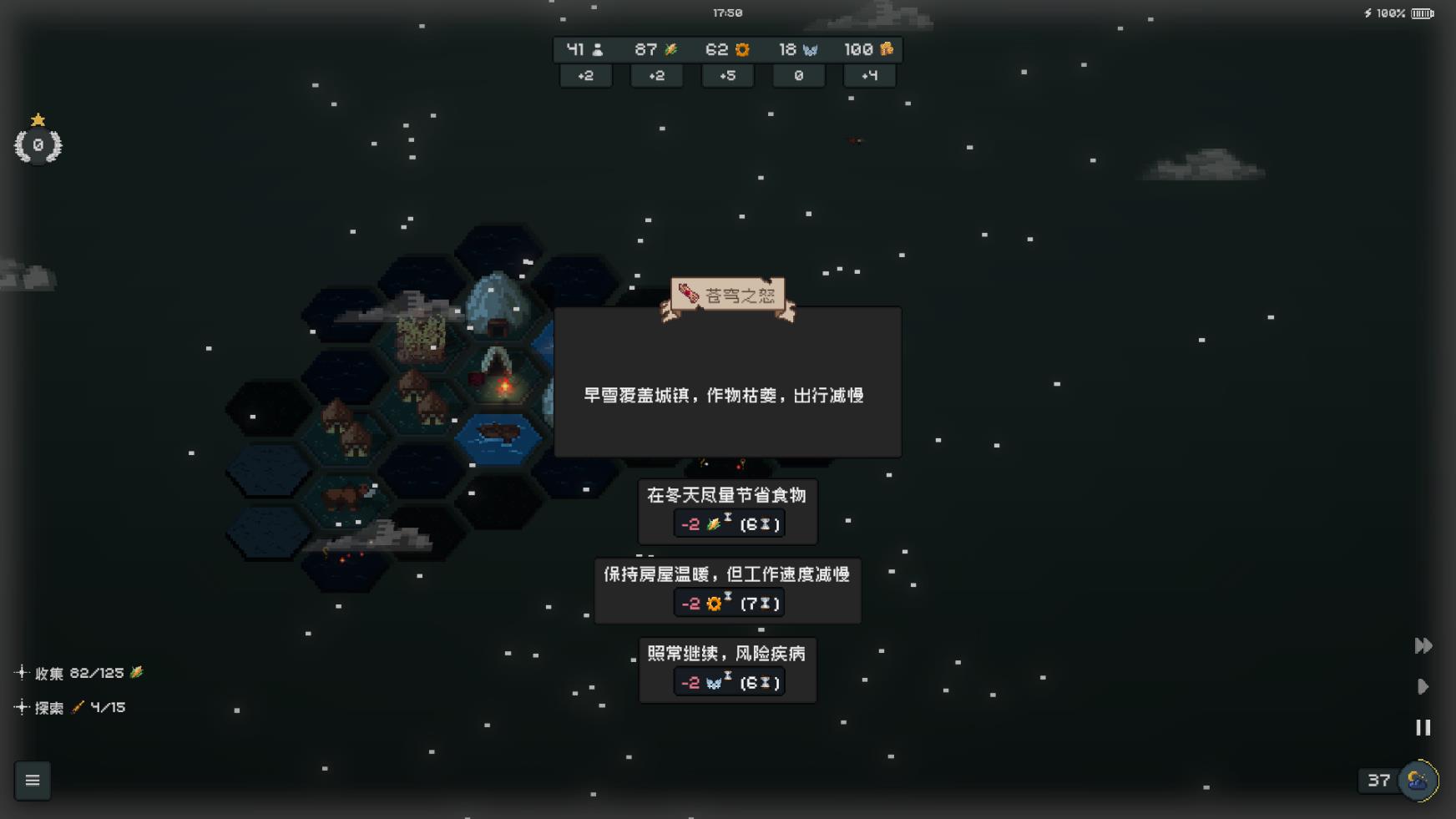
Task: Open the battery status indicator at top right
Action: pyautogui.click(x=1422, y=13)
